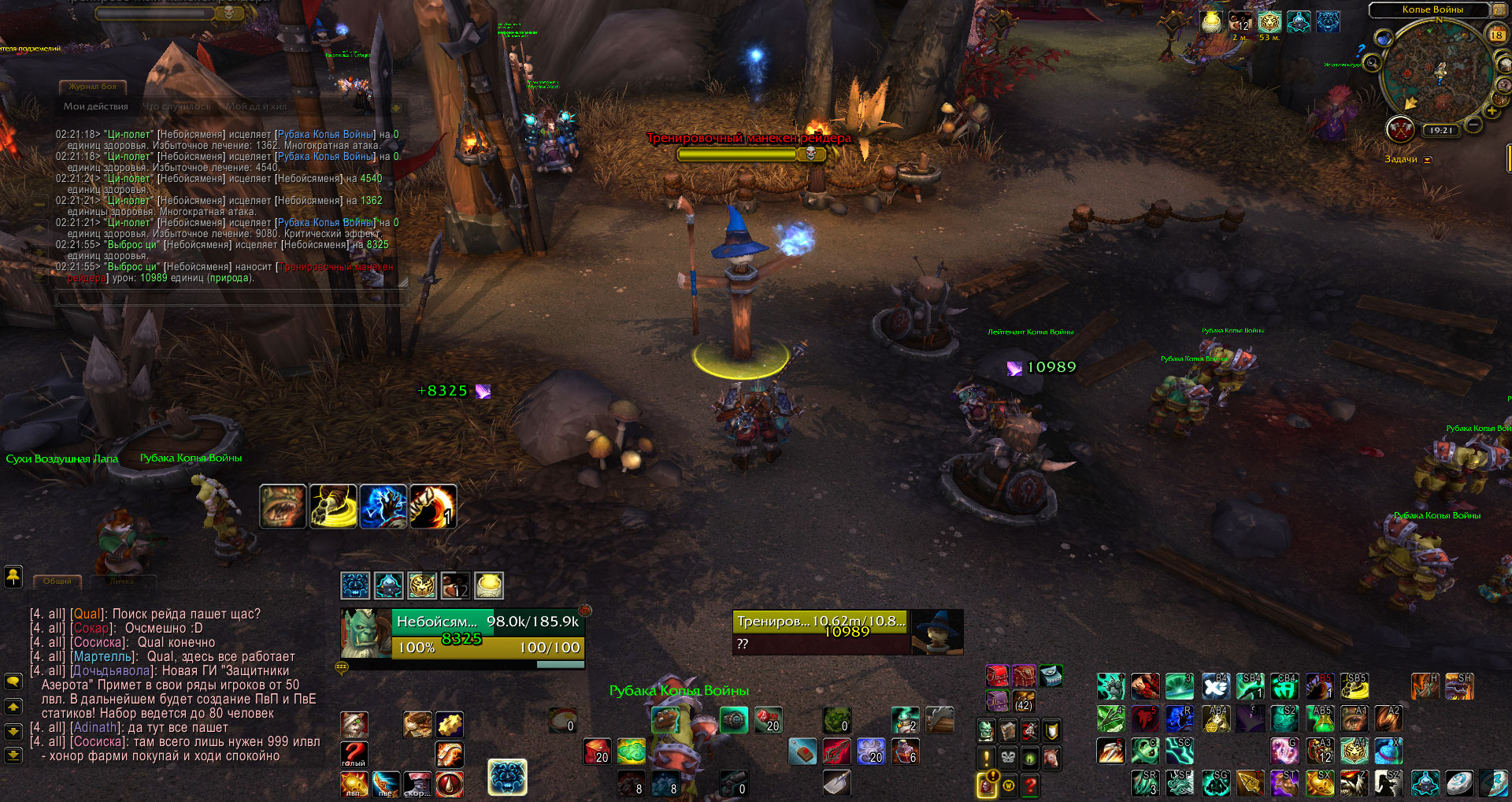Open the red backpack bag slot

click(x=997, y=675)
